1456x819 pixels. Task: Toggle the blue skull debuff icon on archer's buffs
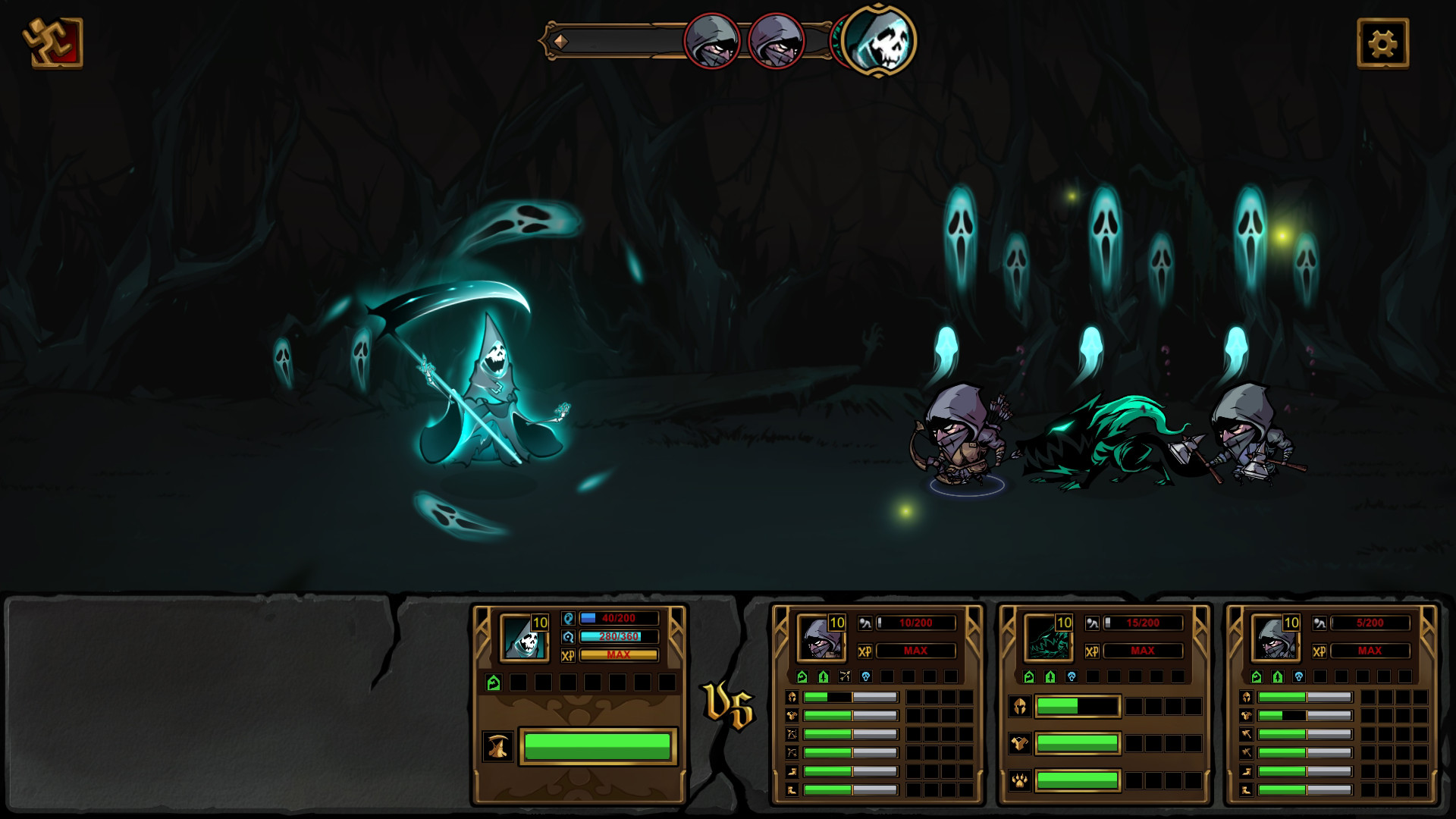click(x=866, y=676)
